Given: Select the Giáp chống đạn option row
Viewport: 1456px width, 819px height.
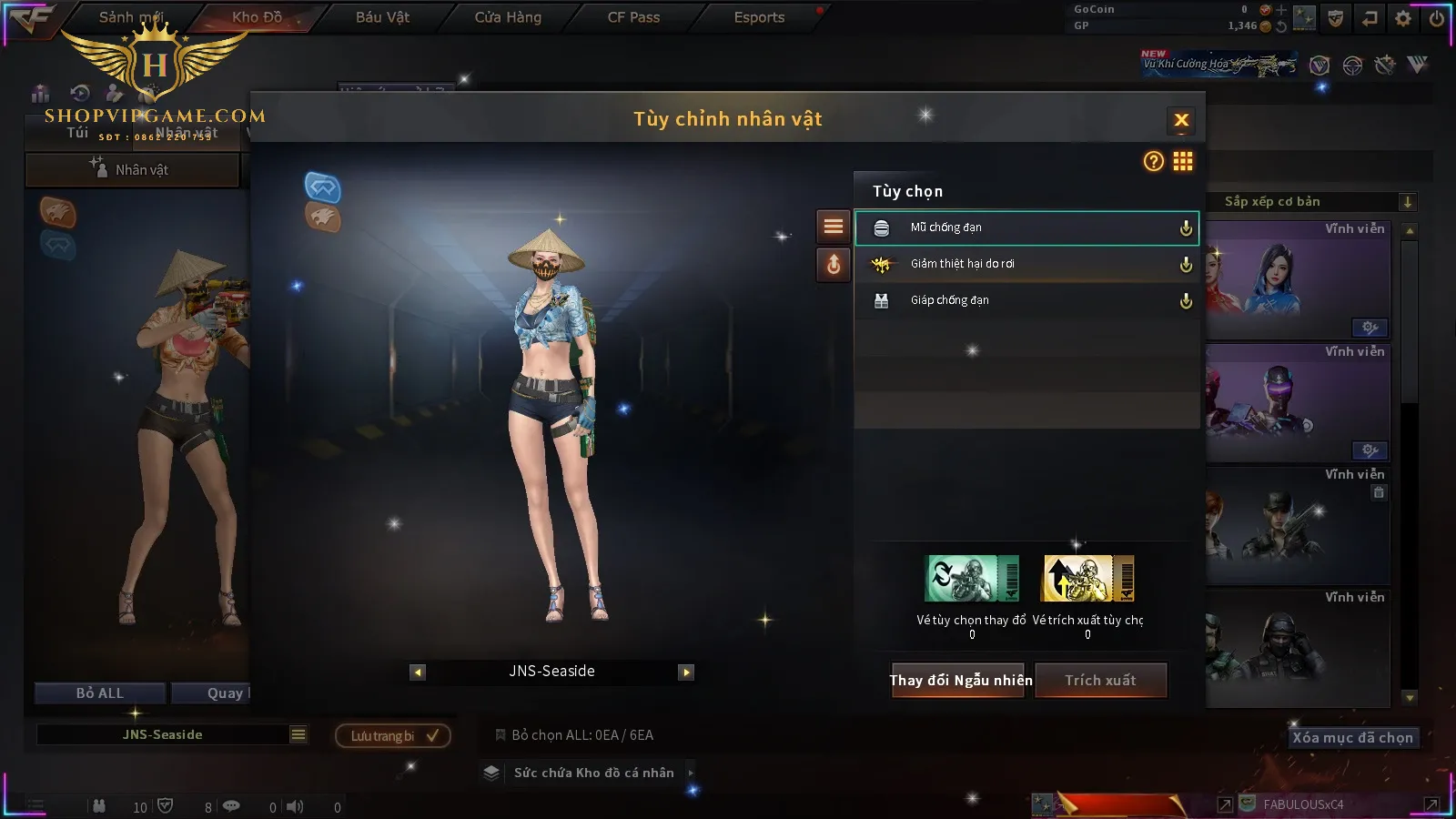Looking at the screenshot, I should coord(1026,300).
